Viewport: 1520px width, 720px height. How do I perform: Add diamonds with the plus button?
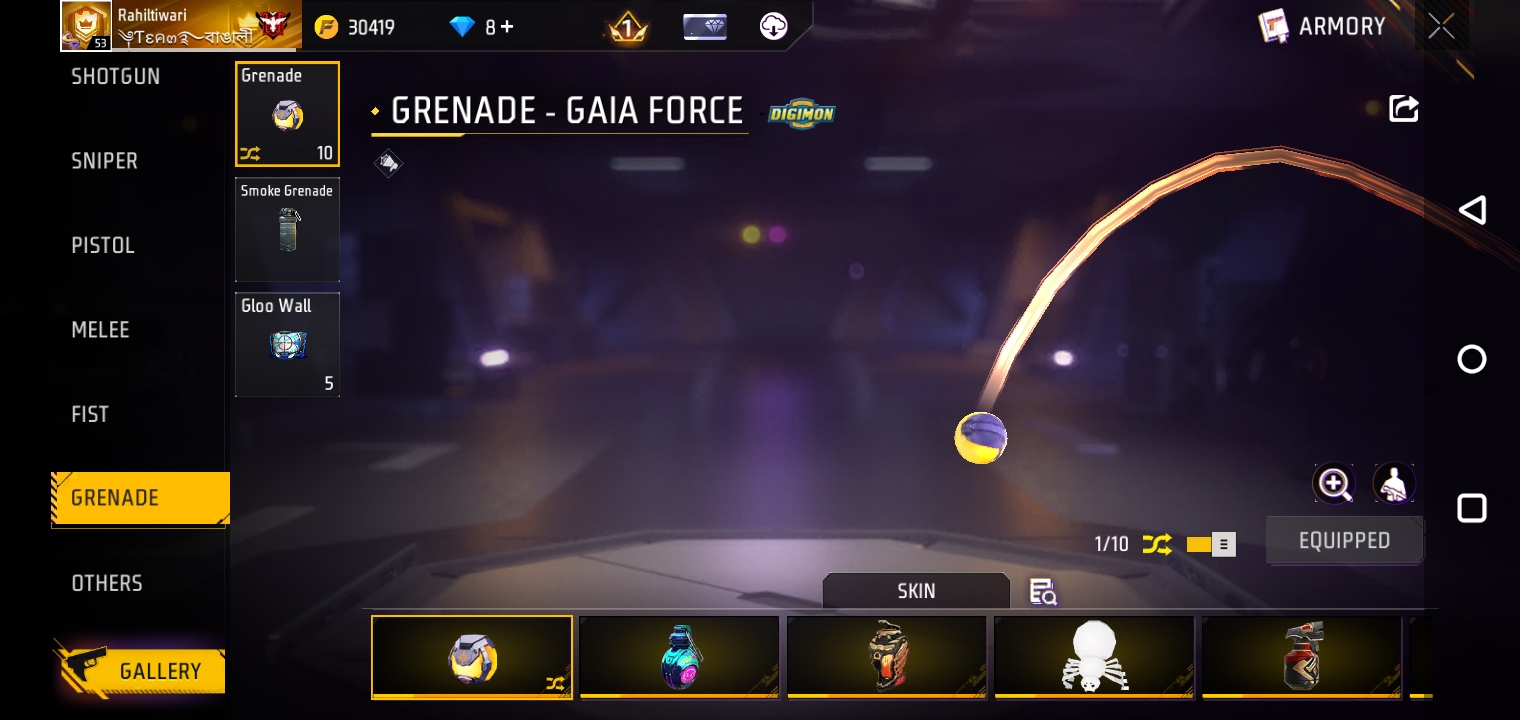(507, 27)
